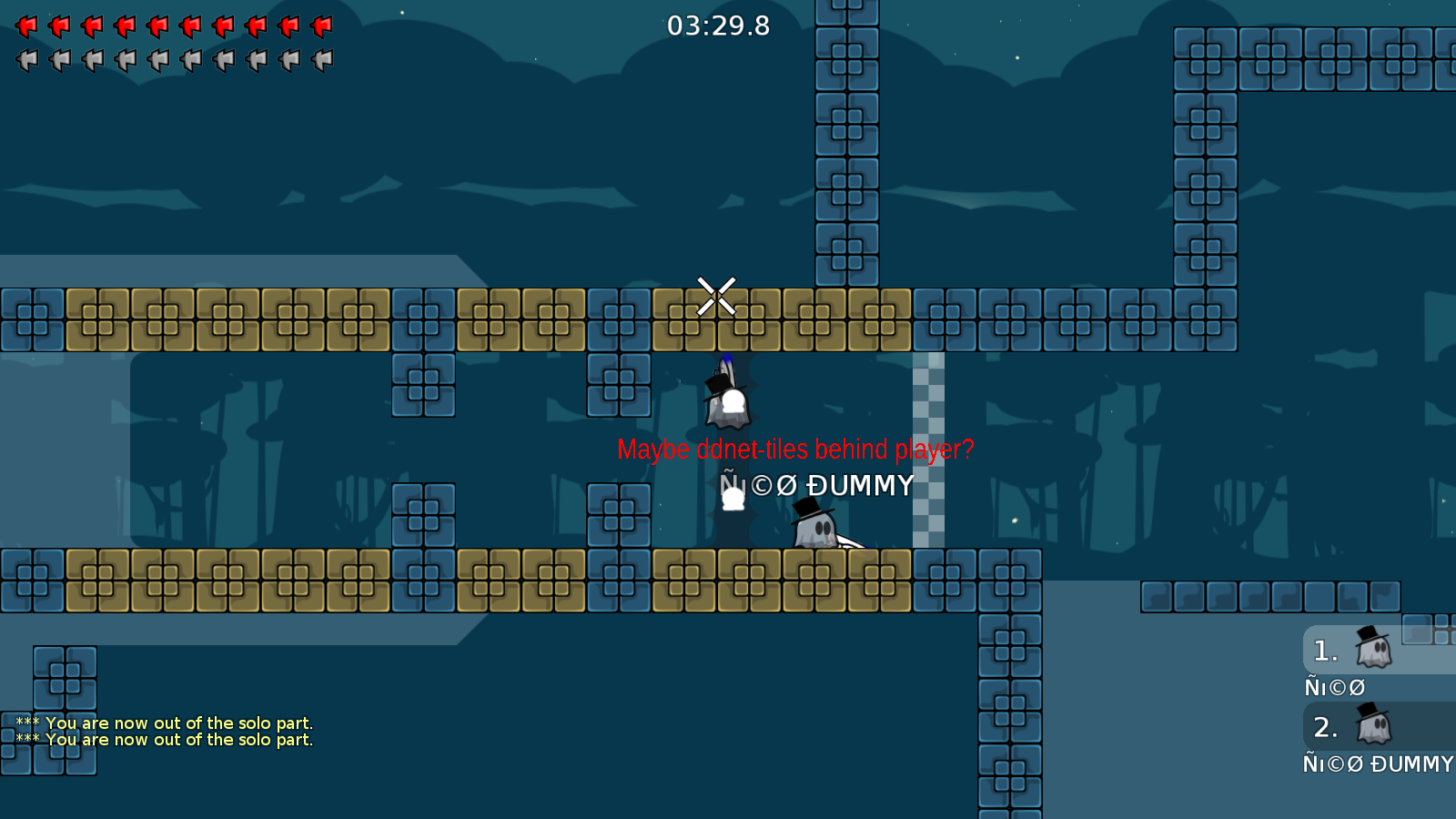Click the second "out of the solo part" message
The height and width of the screenshot is (819, 1456).
pos(164,740)
